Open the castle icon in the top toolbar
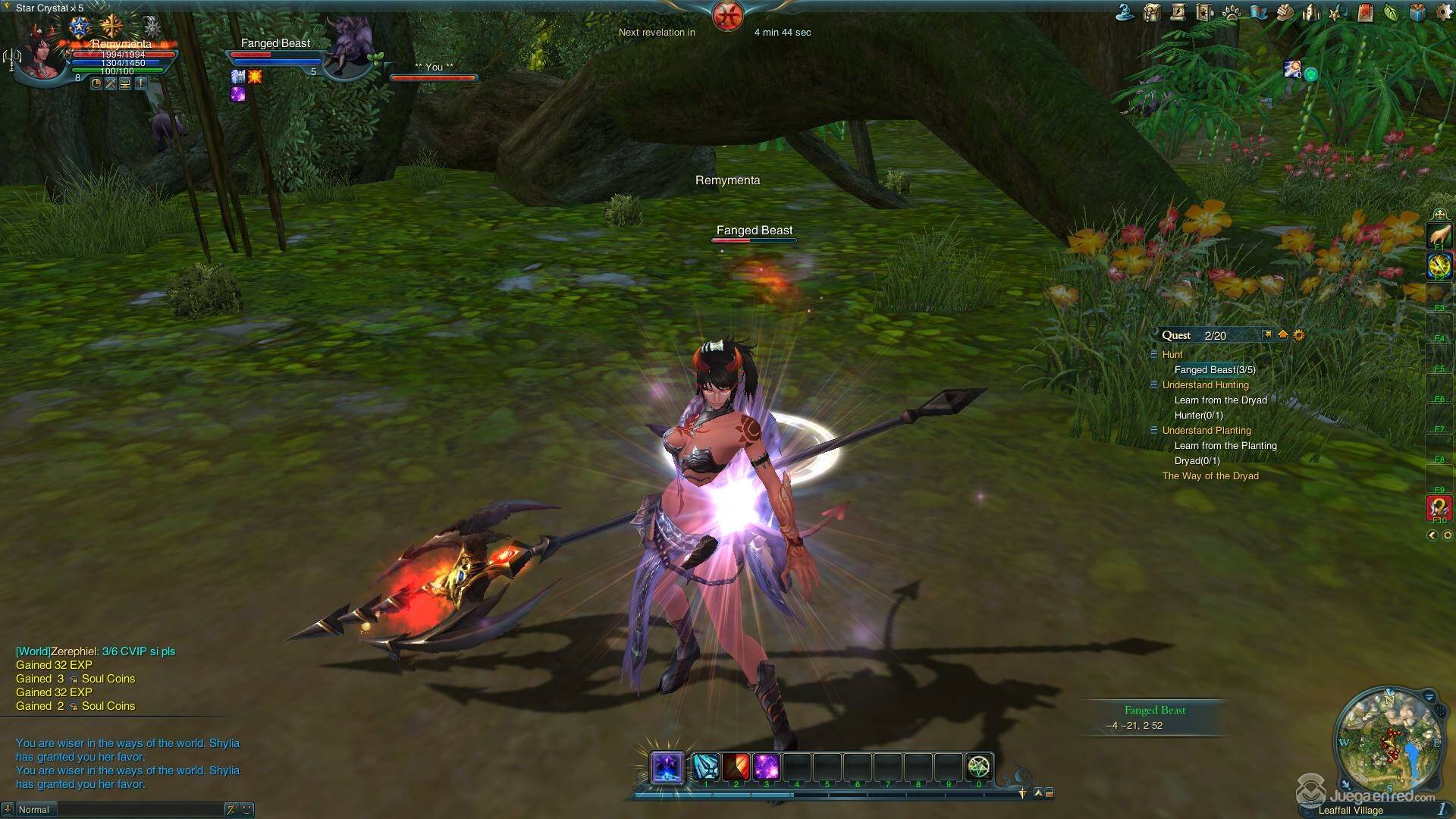This screenshot has height=819, width=1456. (1311, 12)
